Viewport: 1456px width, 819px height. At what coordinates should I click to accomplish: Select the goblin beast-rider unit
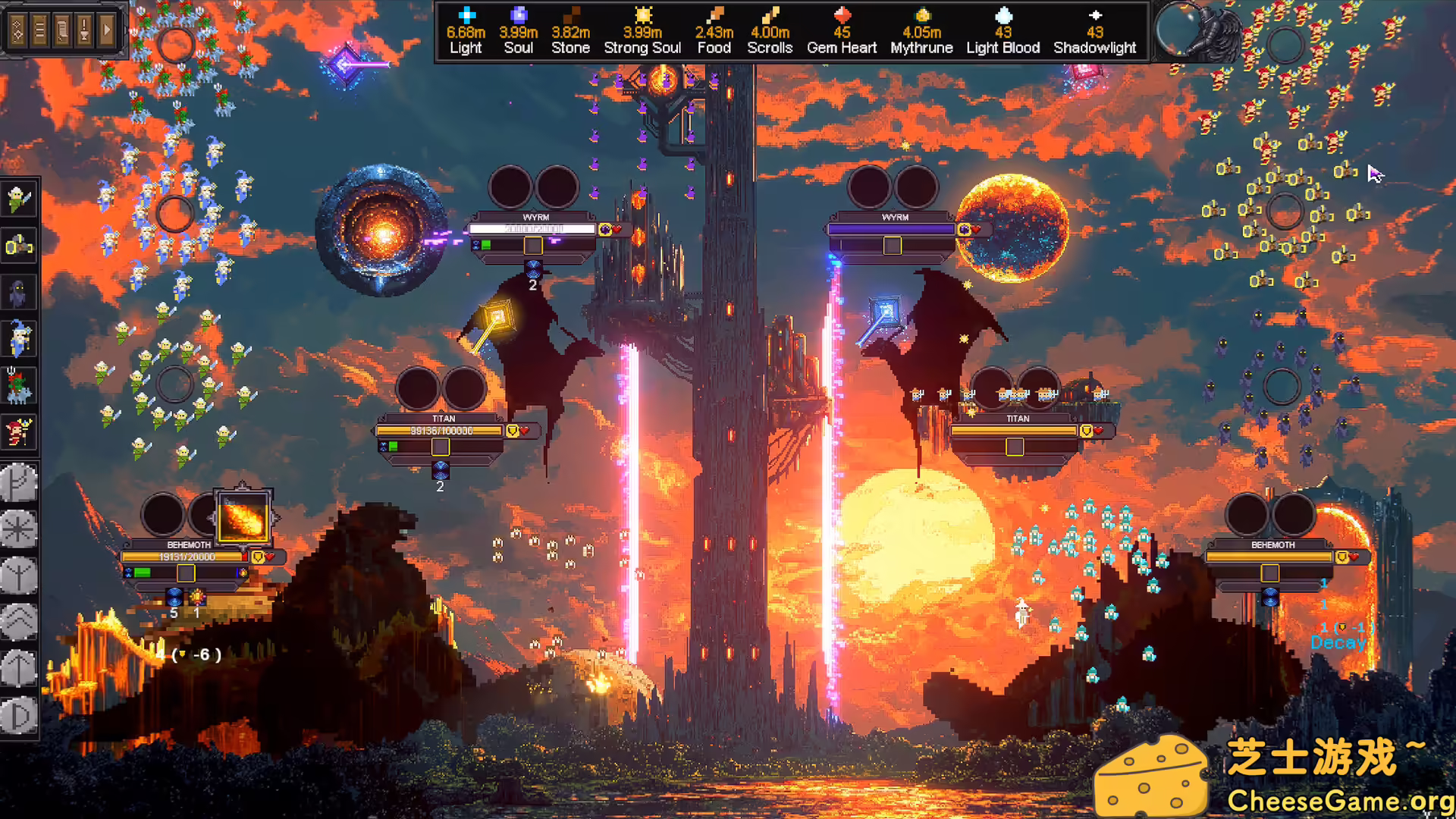[x=19, y=387]
